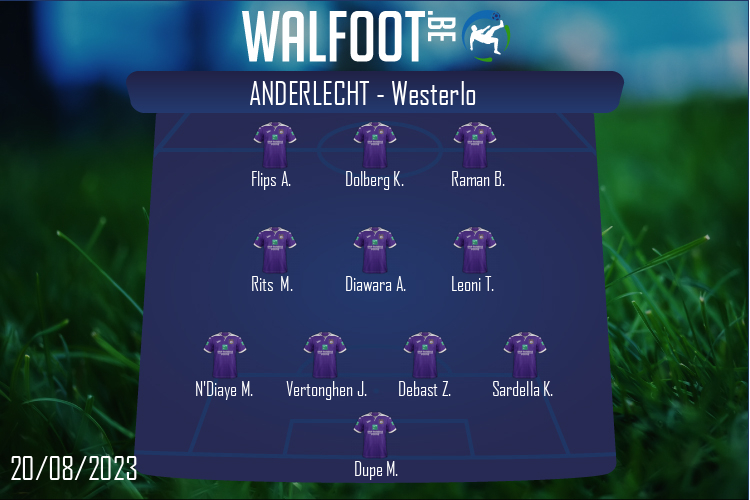The height and width of the screenshot is (500, 750).
Task: Select Debast Z. jersey
Action: (425, 355)
